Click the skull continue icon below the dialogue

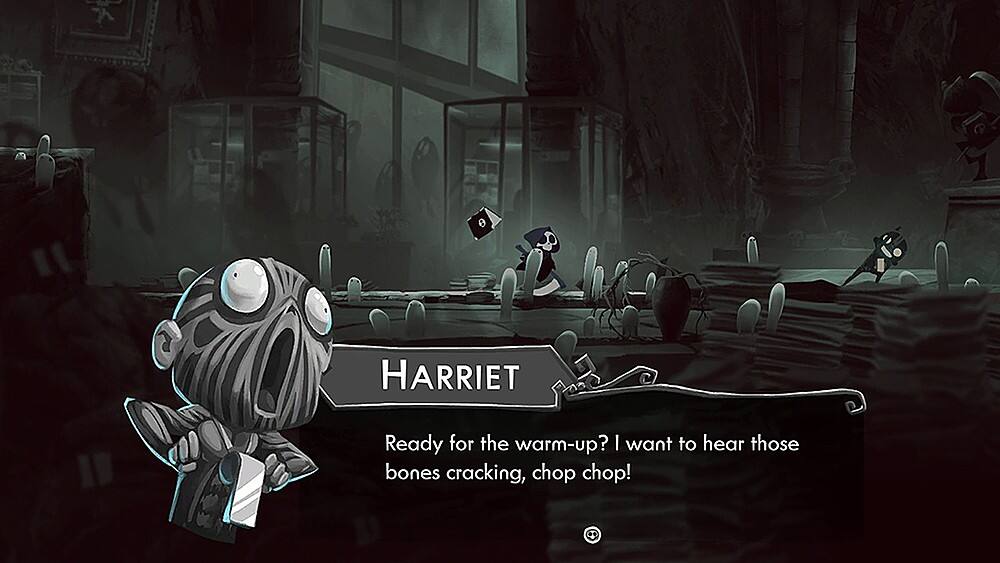click(x=591, y=534)
